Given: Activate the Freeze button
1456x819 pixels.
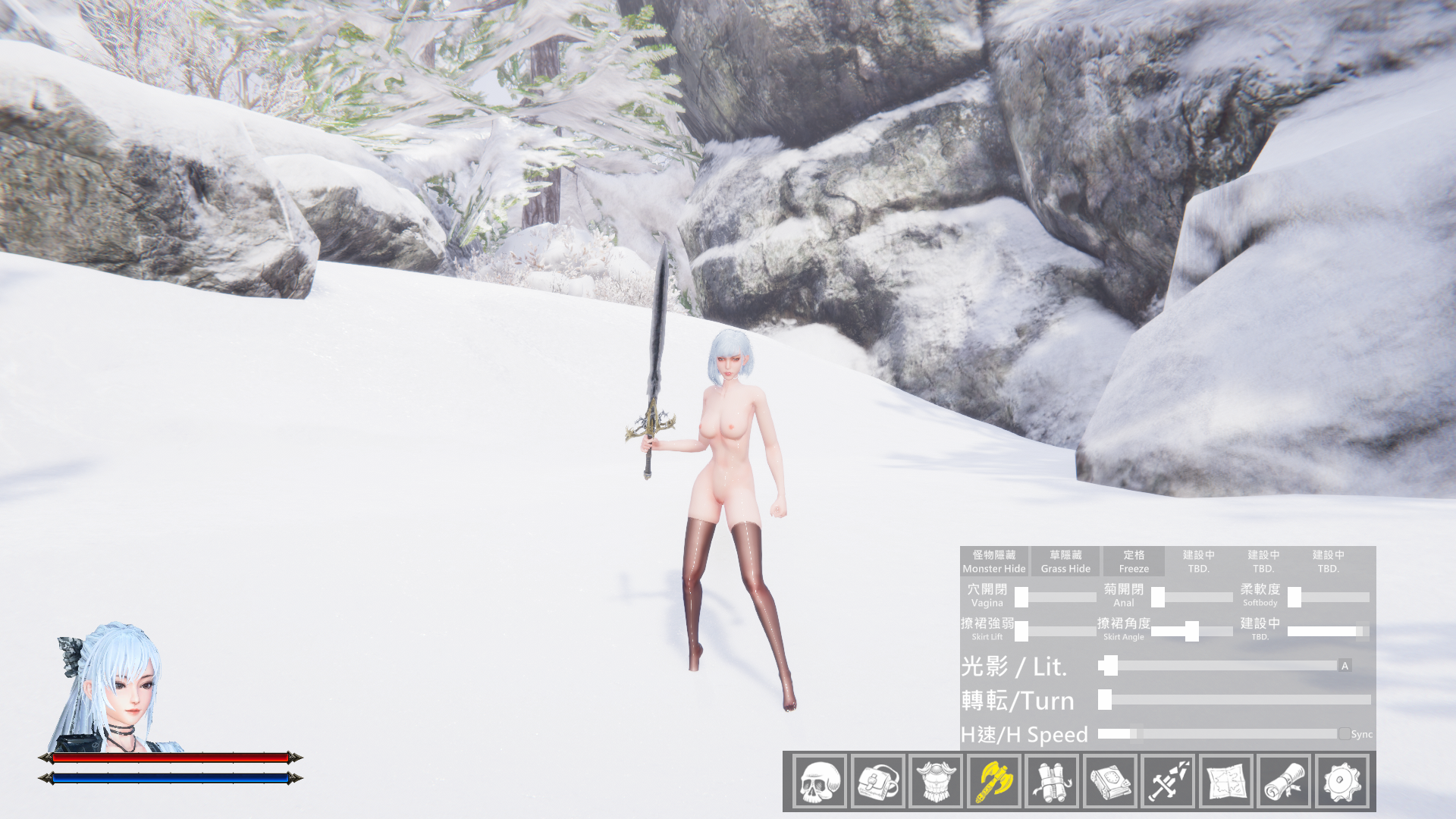Looking at the screenshot, I should (x=1134, y=561).
